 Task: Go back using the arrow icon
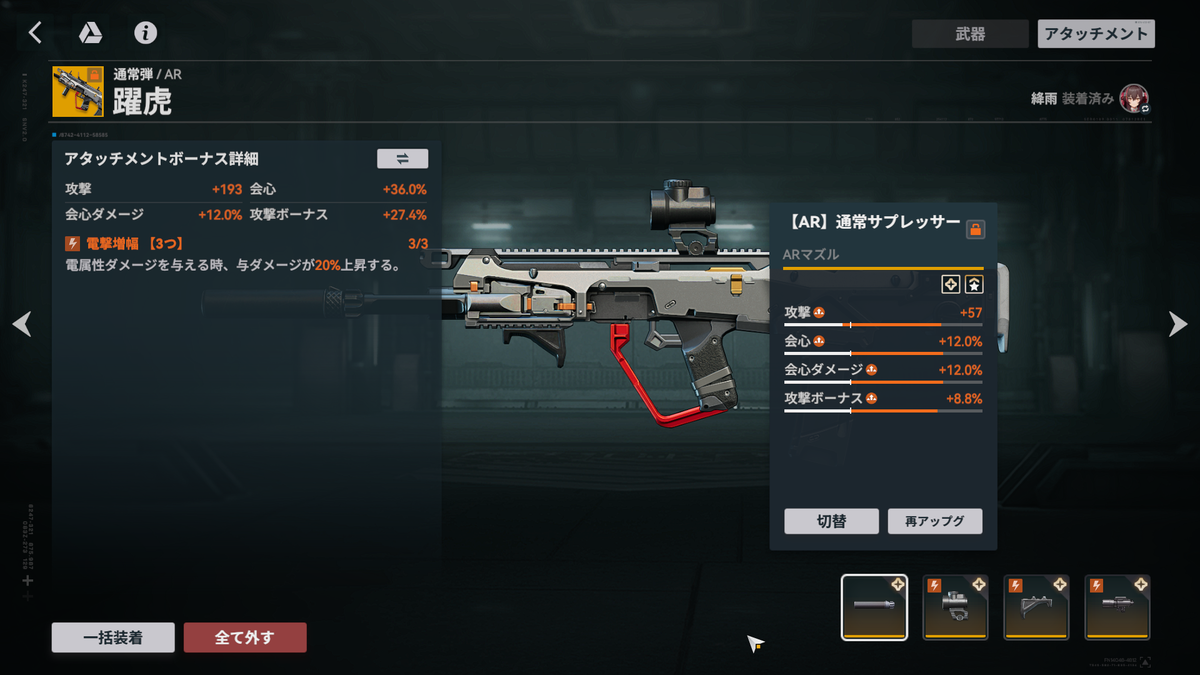(x=35, y=33)
